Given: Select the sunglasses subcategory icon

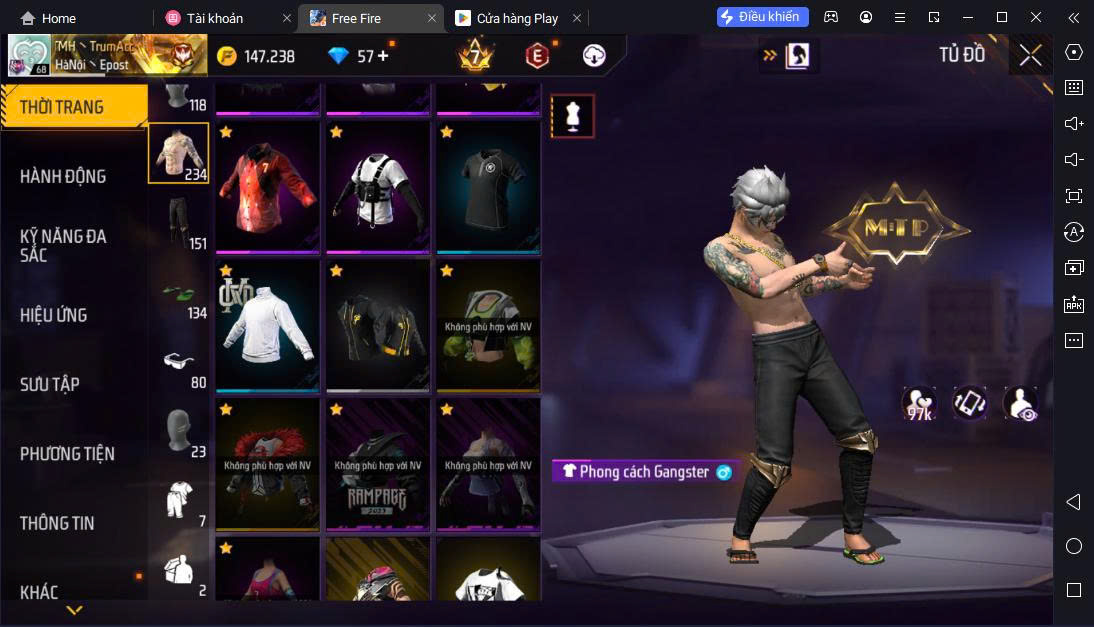Looking at the screenshot, I should (179, 361).
